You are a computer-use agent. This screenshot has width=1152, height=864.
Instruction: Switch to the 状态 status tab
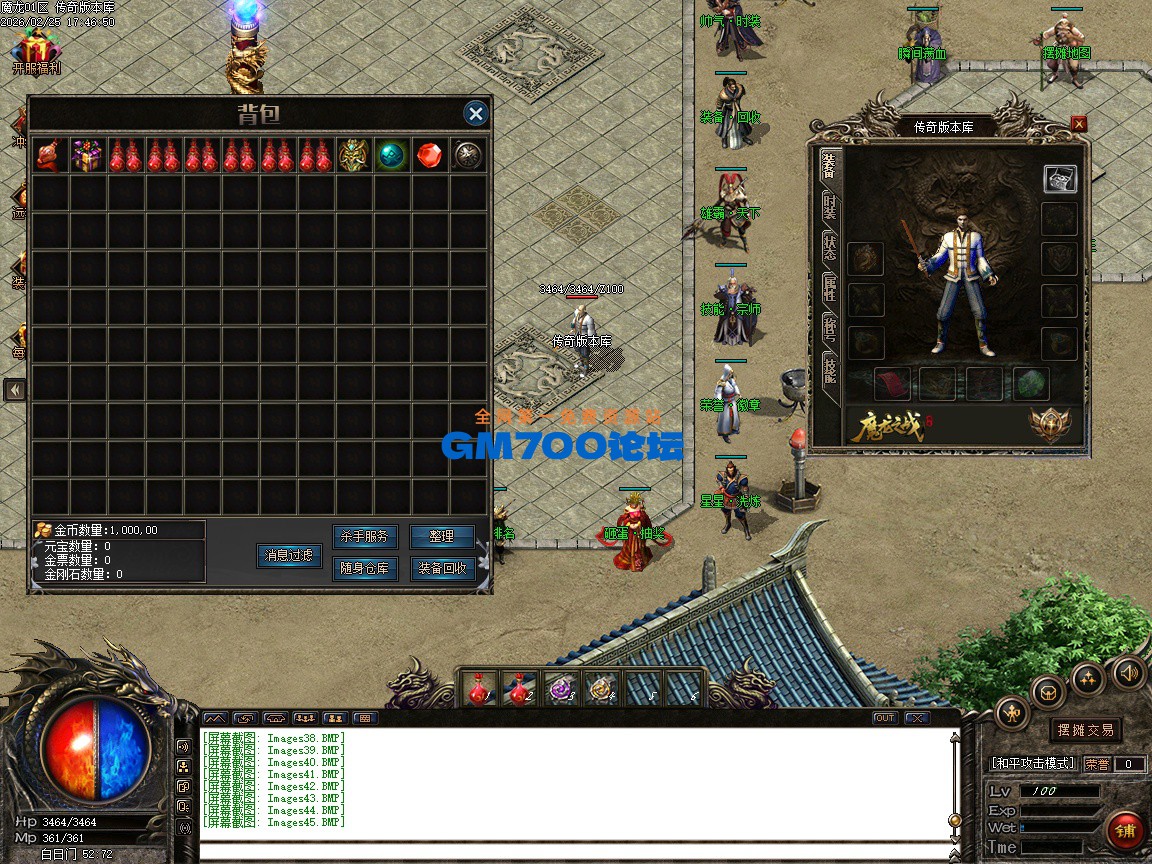(x=830, y=248)
